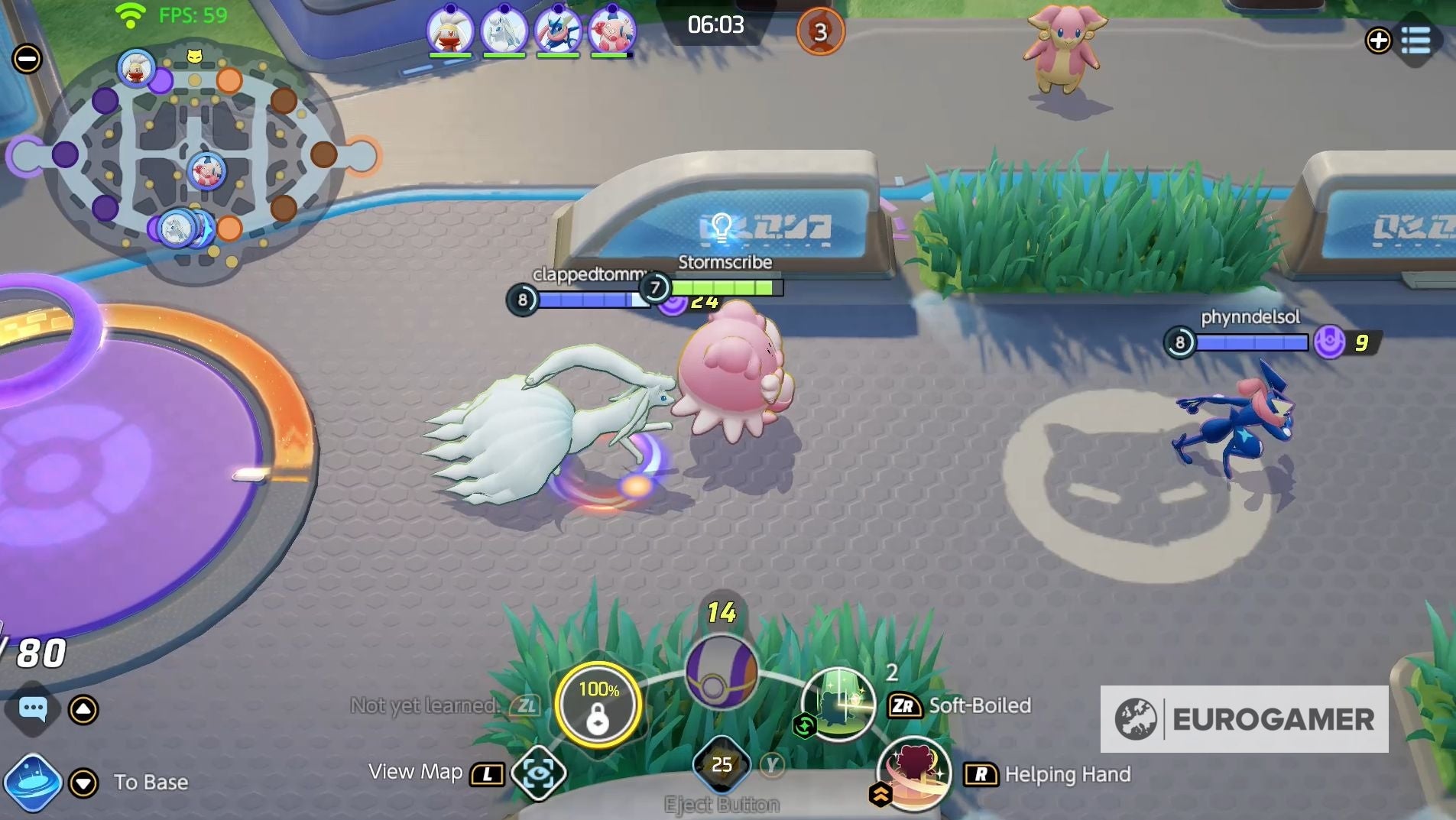Open the quick chat bubble icon
The image size is (1456, 820).
click(32, 710)
